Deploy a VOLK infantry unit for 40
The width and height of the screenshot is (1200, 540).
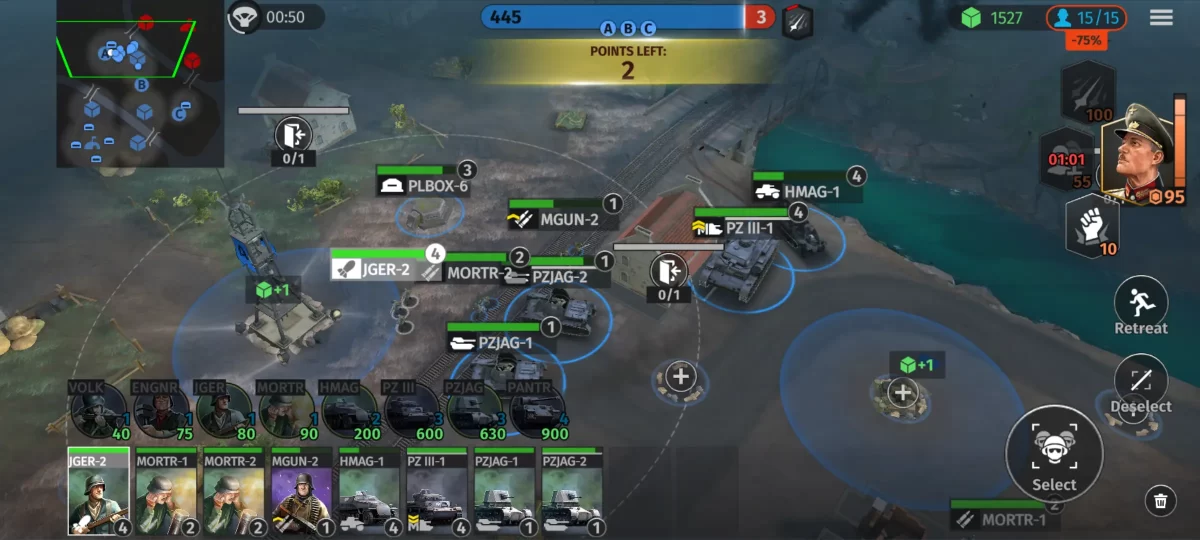[x=98, y=410]
